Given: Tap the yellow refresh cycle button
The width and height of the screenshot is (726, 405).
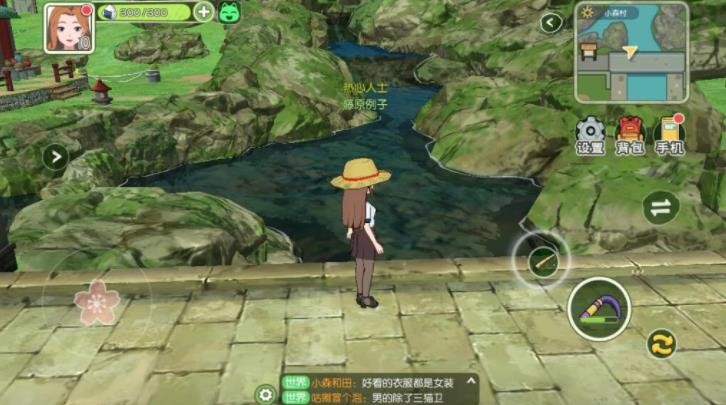Looking at the screenshot, I should (x=661, y=344).
